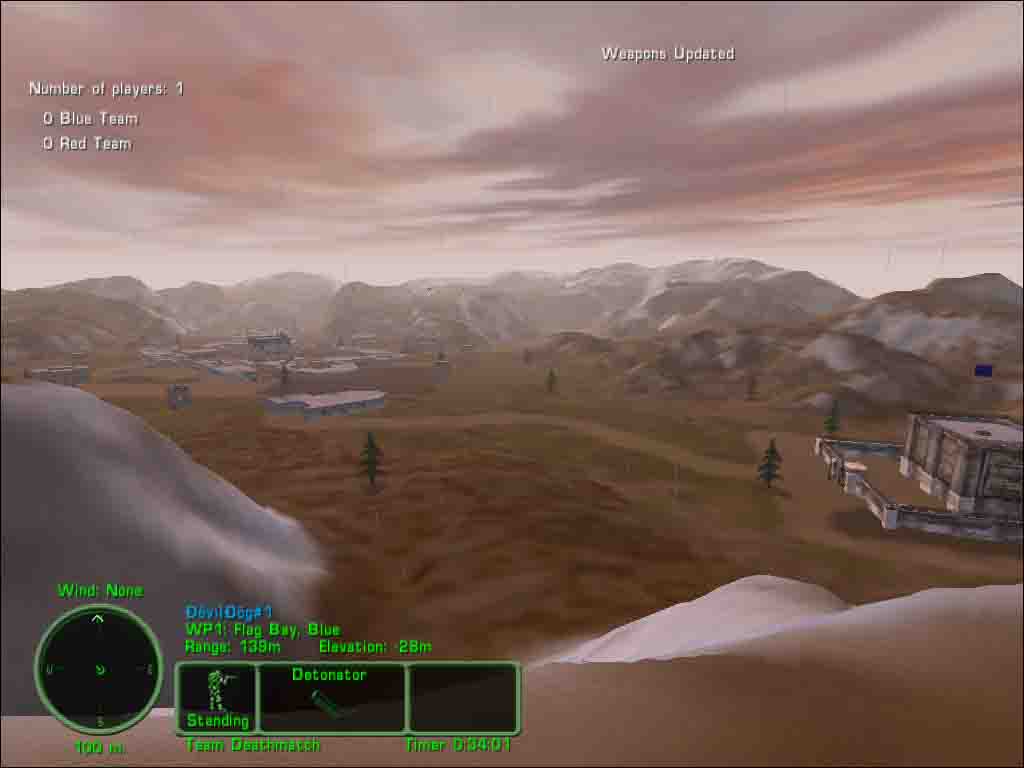The image size is (1024, 768).
Task: Choose the Detonator weapon slot
Action: [331, 697]
